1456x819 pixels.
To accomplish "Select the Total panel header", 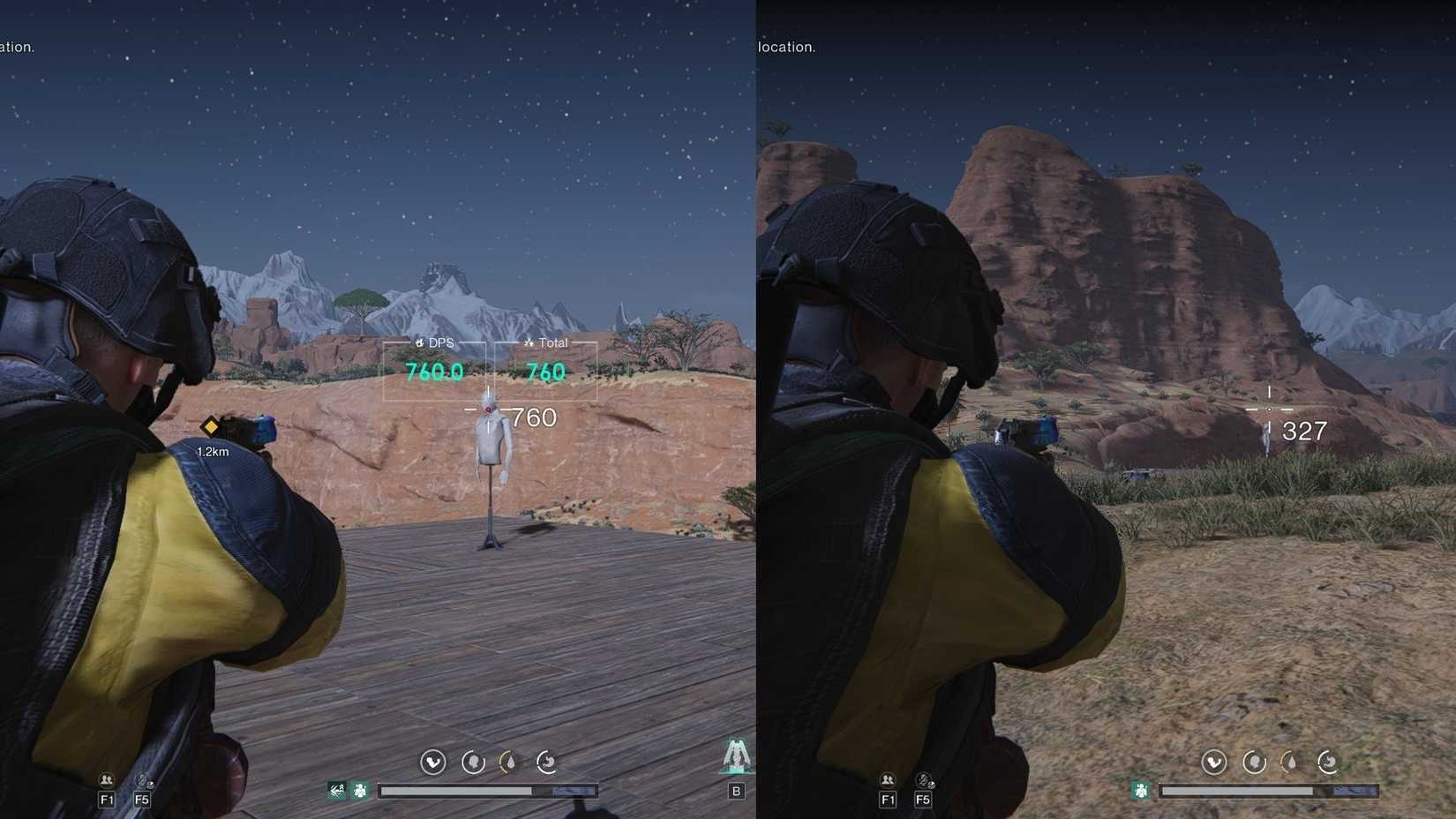I will (x=547, y=342).
